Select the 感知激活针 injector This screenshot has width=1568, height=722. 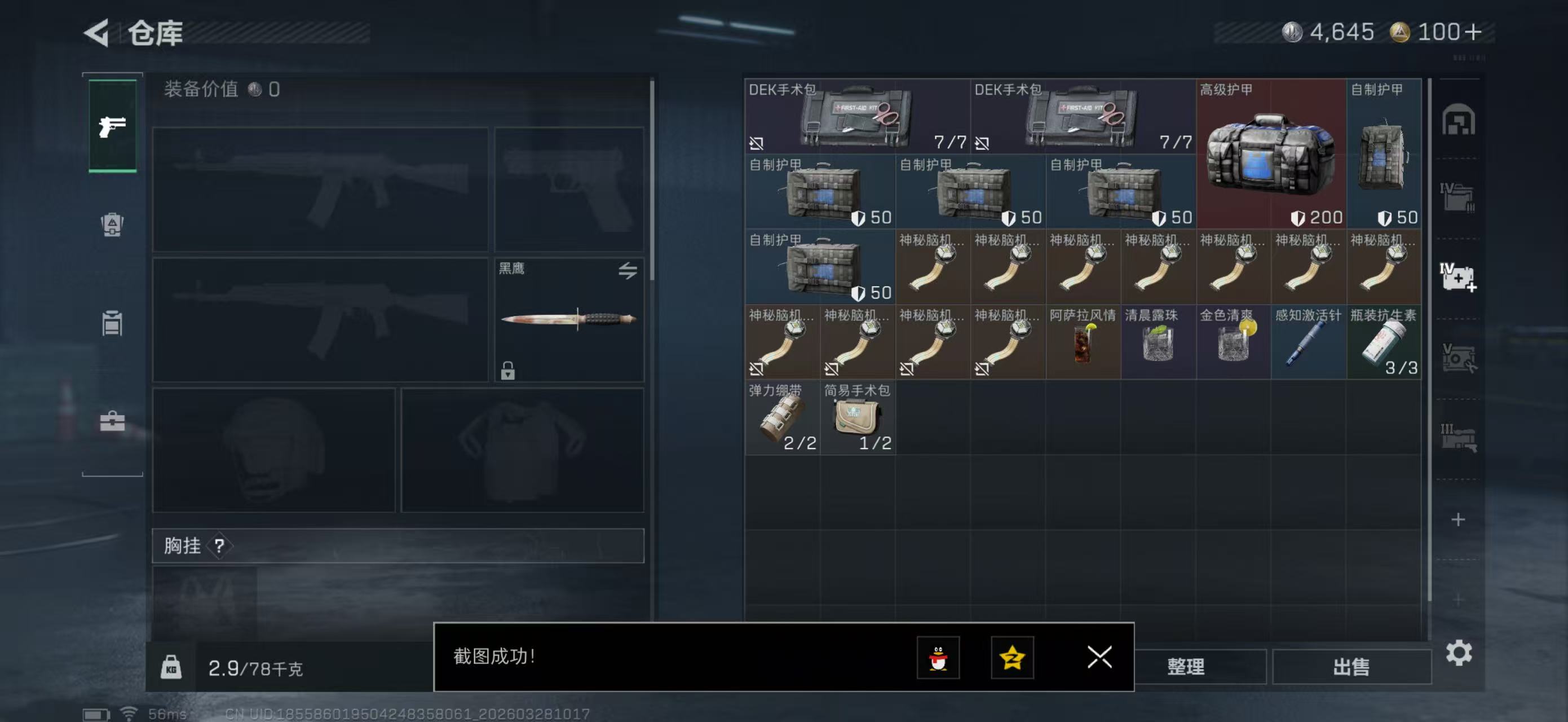[1309, 342]
